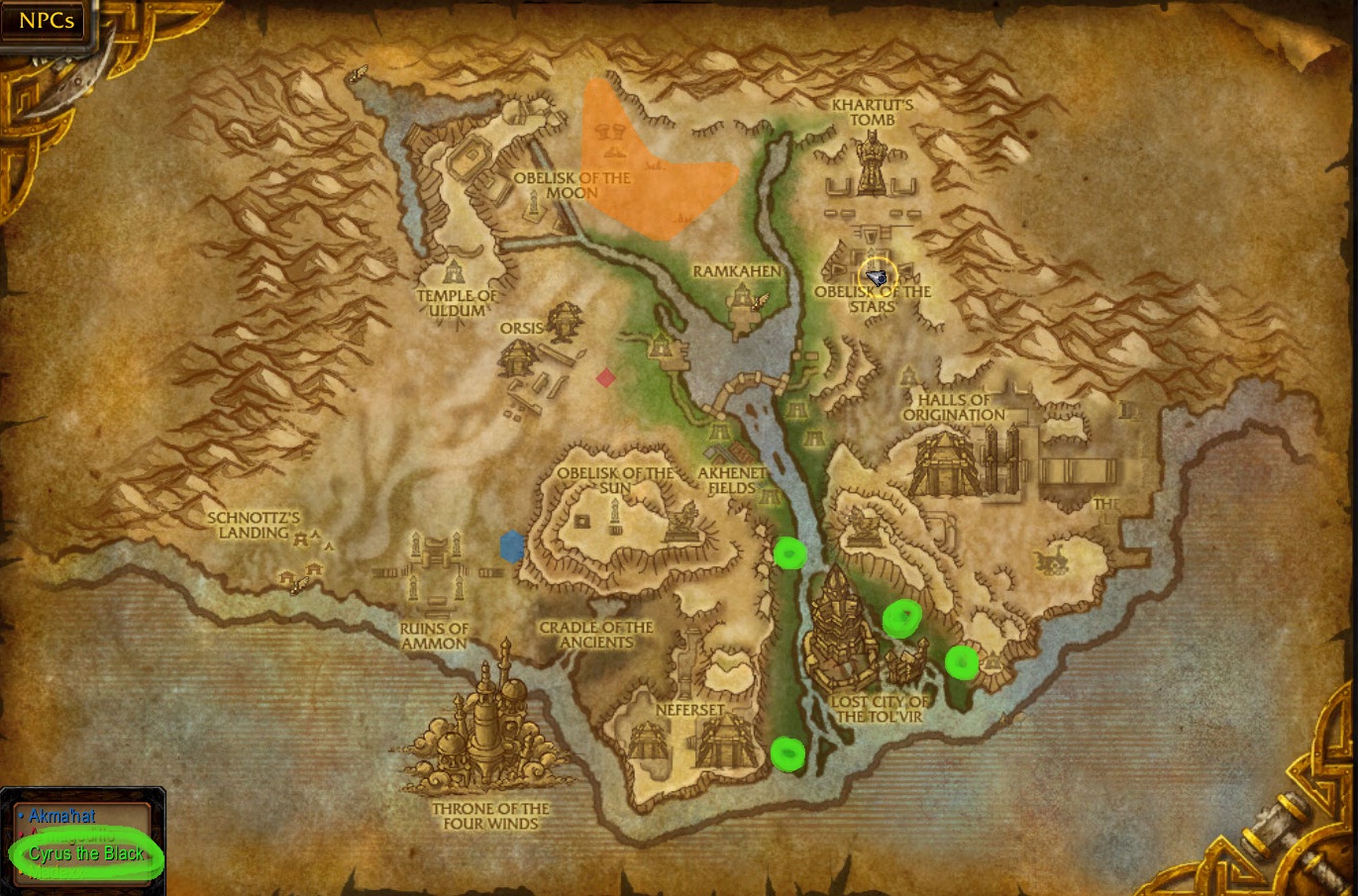This screenshot has height=896, width=1358.
Task: Select the green marker east of Lost City
Action: pos(964,662)
